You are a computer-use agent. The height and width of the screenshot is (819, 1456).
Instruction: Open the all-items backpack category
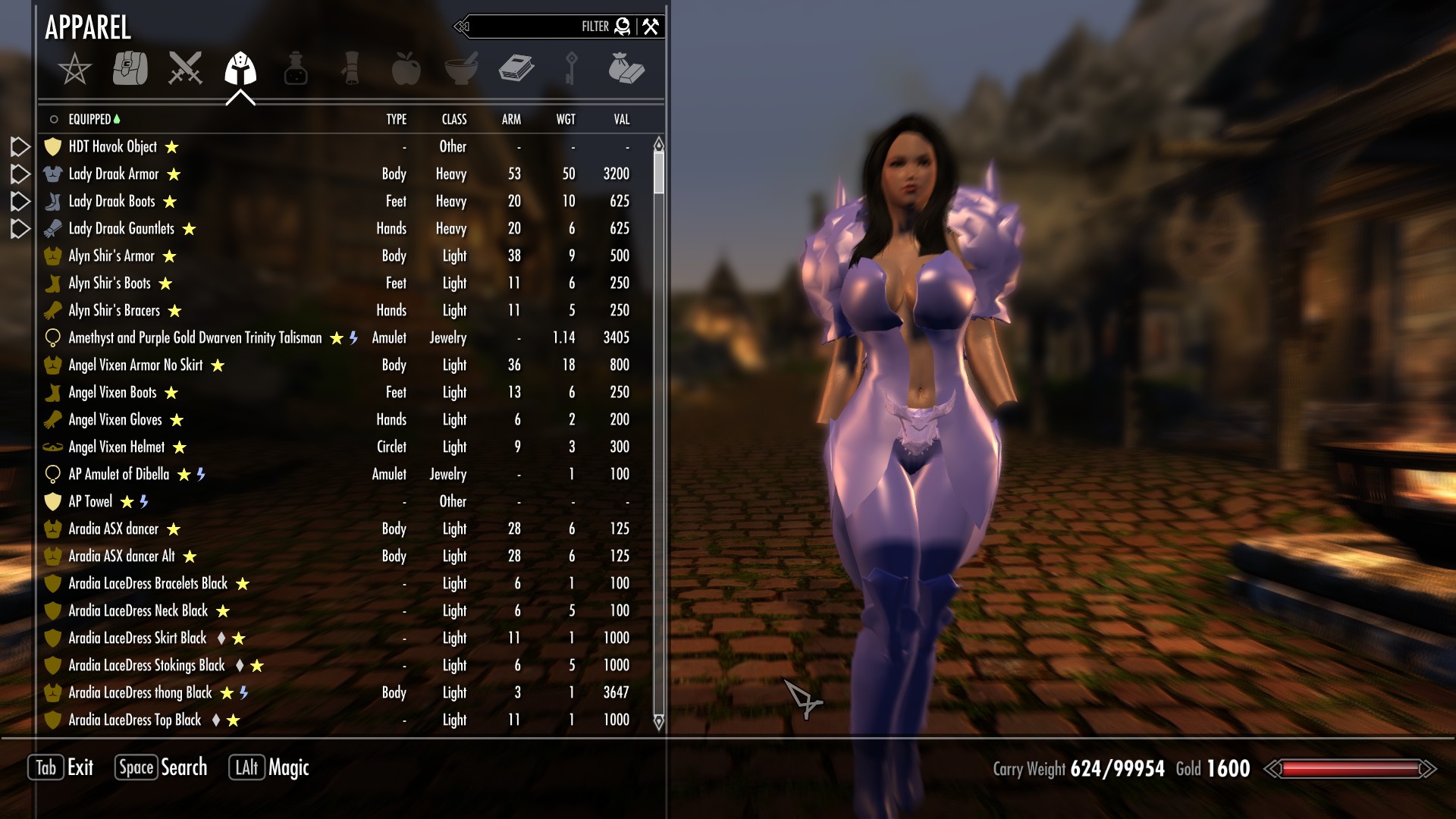point(130,68)
